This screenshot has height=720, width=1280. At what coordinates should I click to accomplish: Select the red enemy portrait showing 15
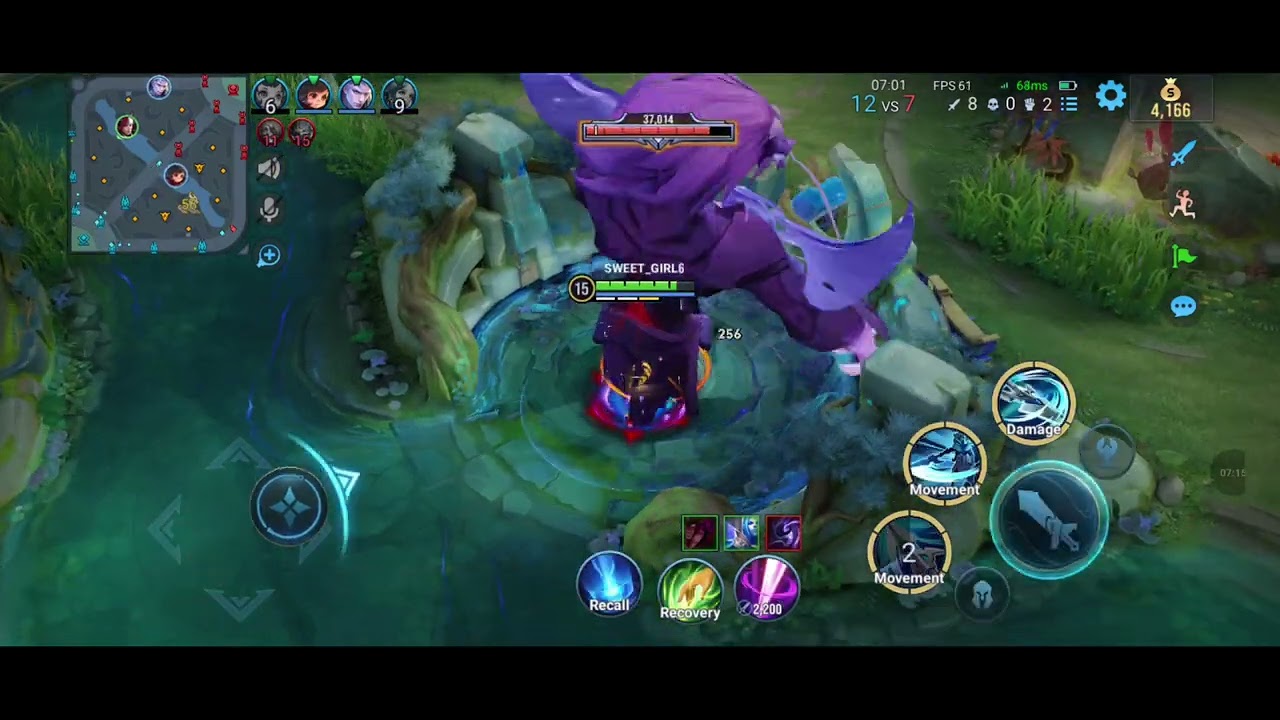[x=302, y=132]
